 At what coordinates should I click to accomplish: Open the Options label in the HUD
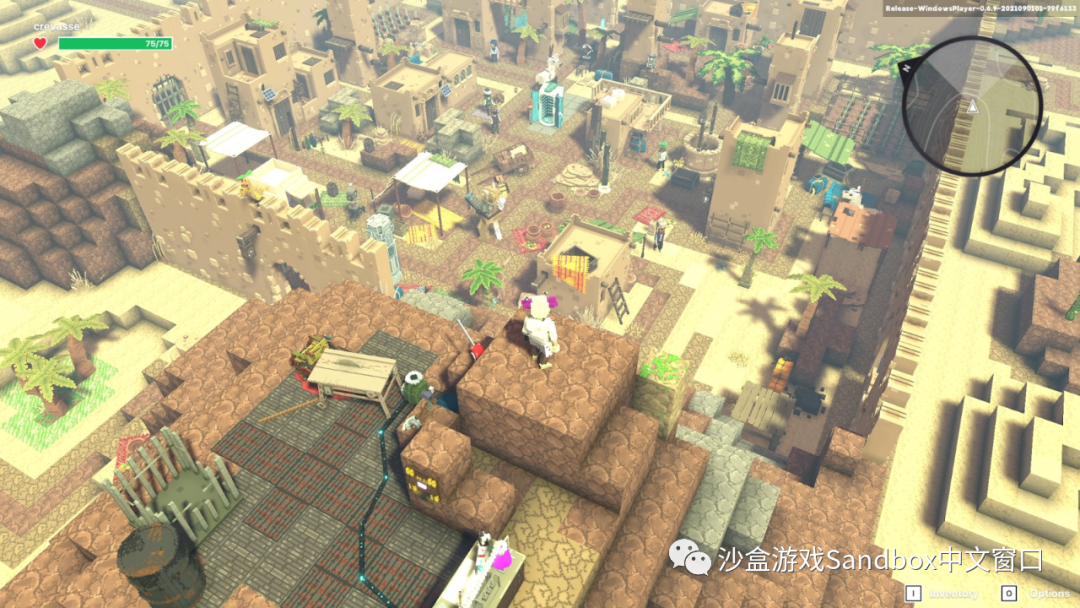[1049, 593]
